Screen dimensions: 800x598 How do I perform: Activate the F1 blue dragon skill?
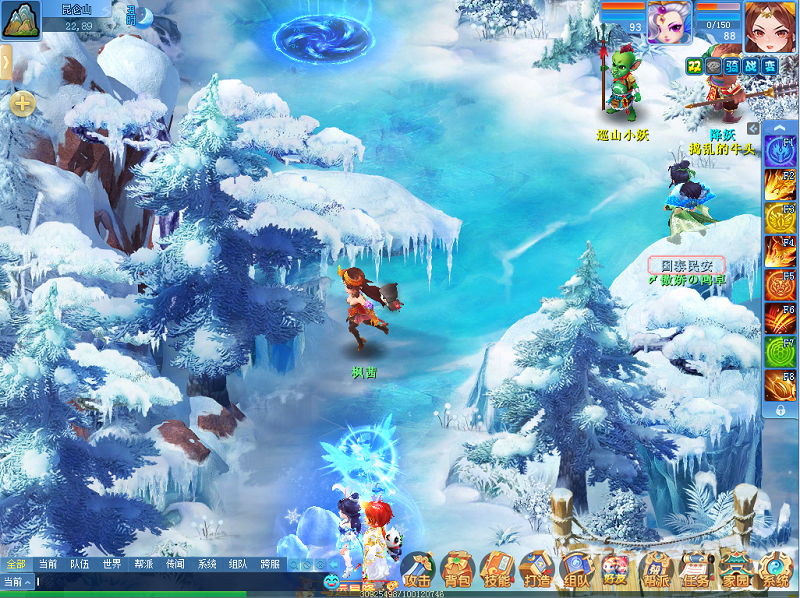[x=780, y=150]
